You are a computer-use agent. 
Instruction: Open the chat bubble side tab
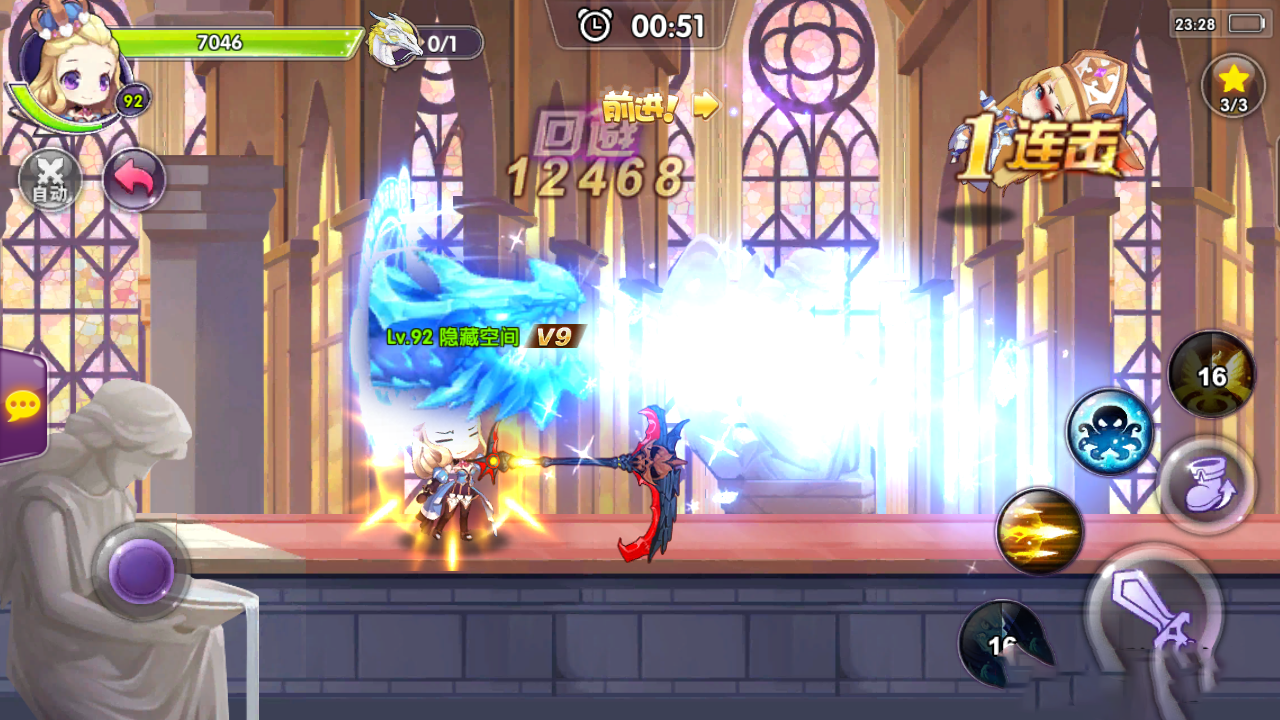click(x=22, y=406)
